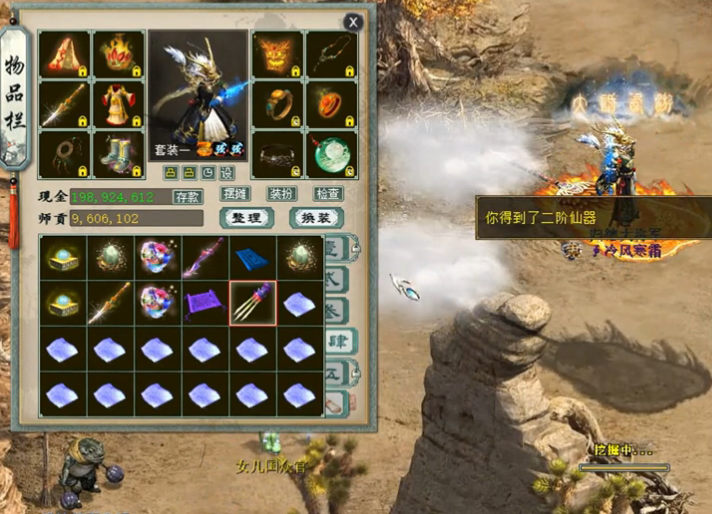This screenshot has height=514, width=712.
Task: Choose the gold ring with teal gem
Action: click(276, 103)
